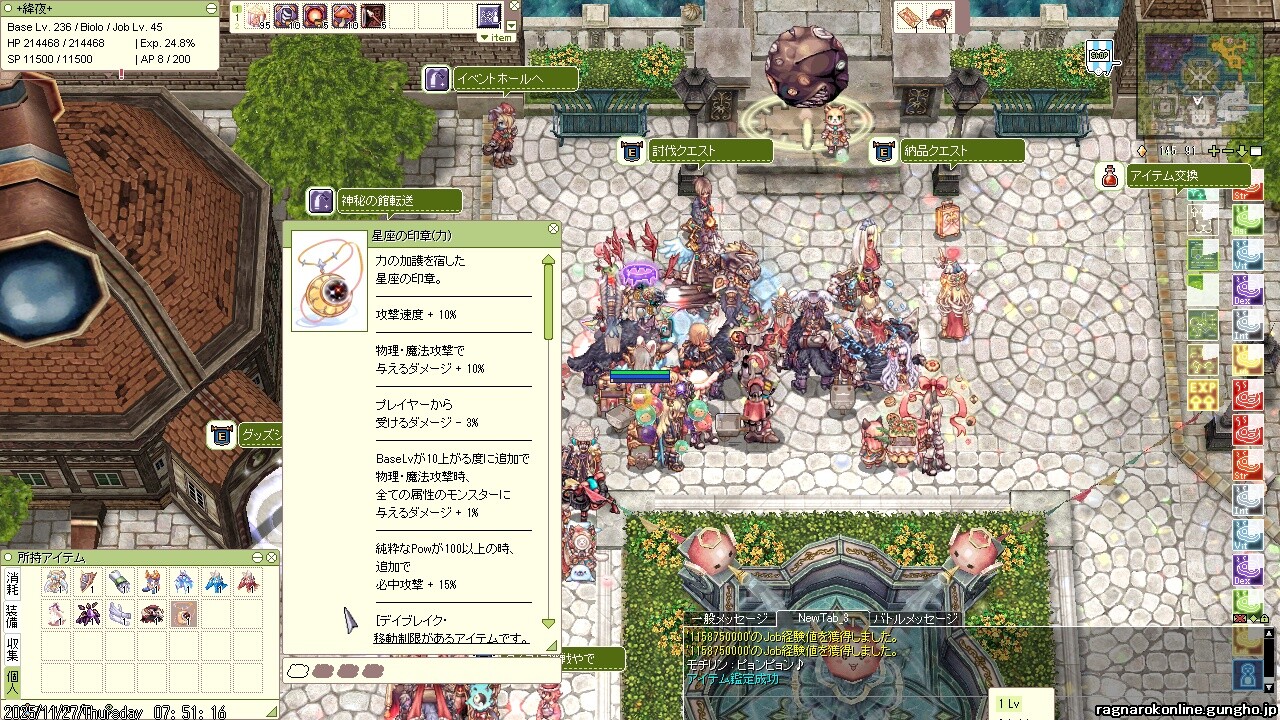Use the mushroom item on the hotbar

[x=344, y=16]
